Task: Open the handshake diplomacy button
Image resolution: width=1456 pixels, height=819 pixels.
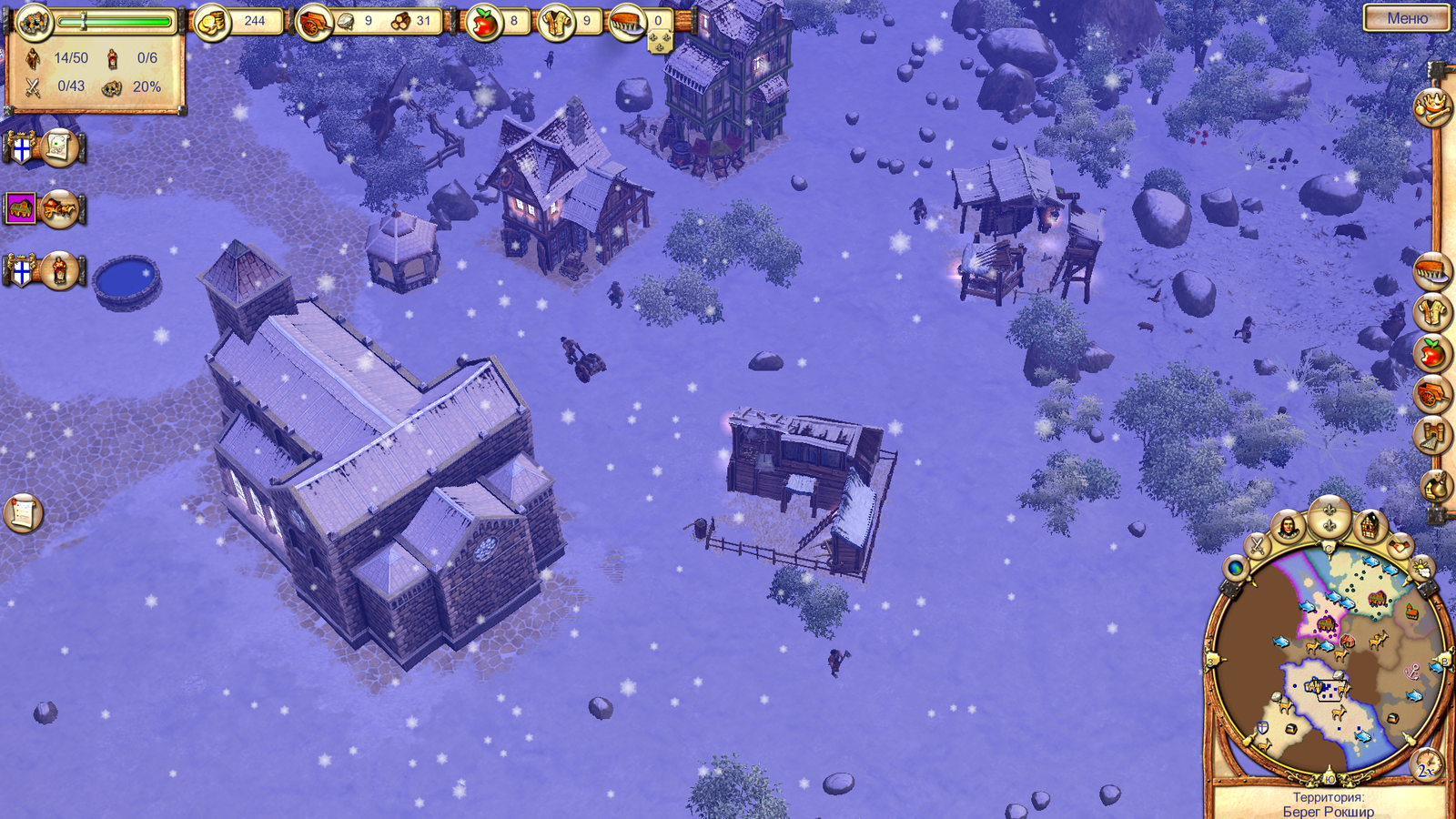Action: point(1399,546)
